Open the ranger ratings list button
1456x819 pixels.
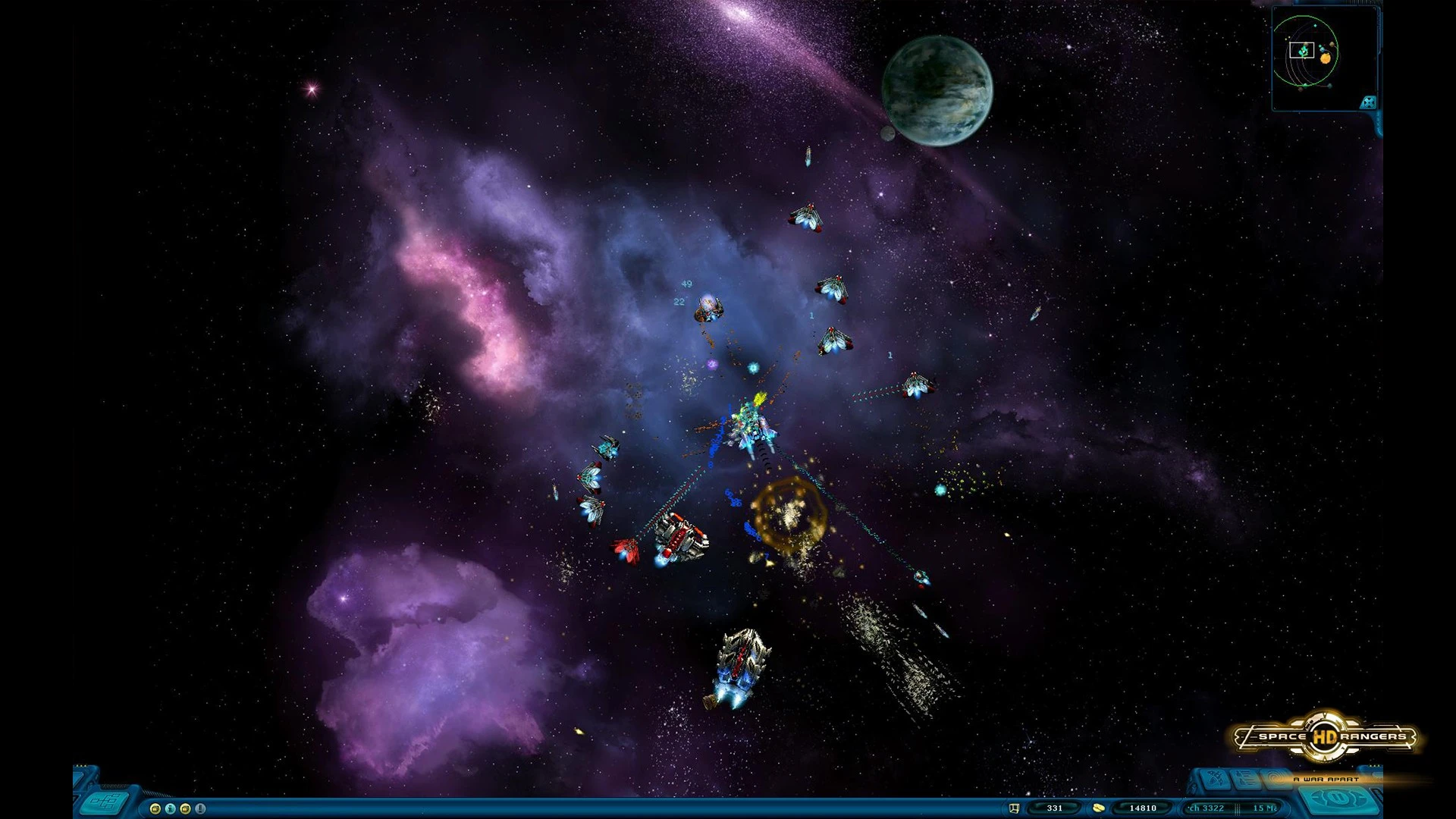tap(1245, 779)
